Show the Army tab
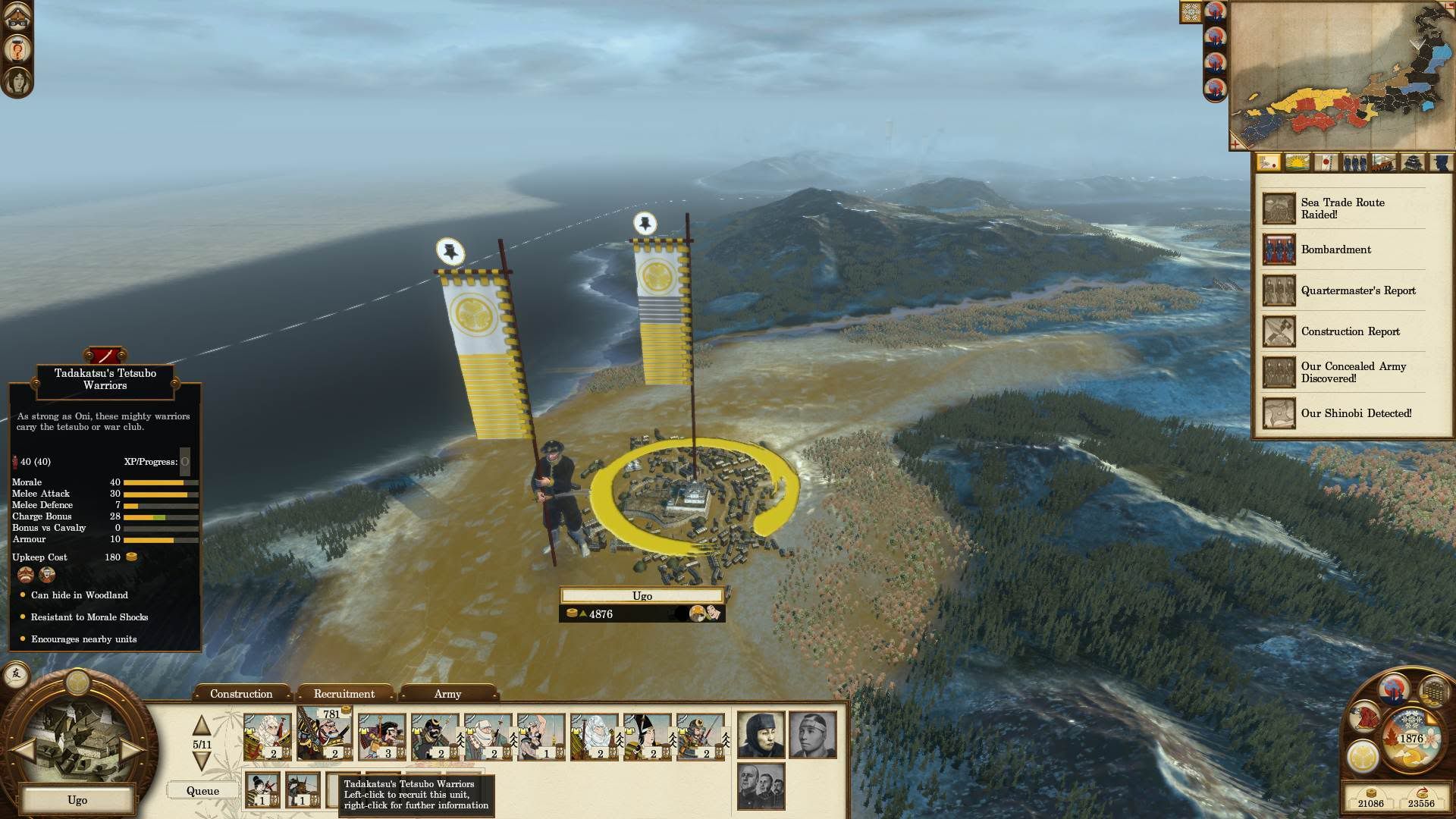1456x819 pixels. click(x=447, y=694)
